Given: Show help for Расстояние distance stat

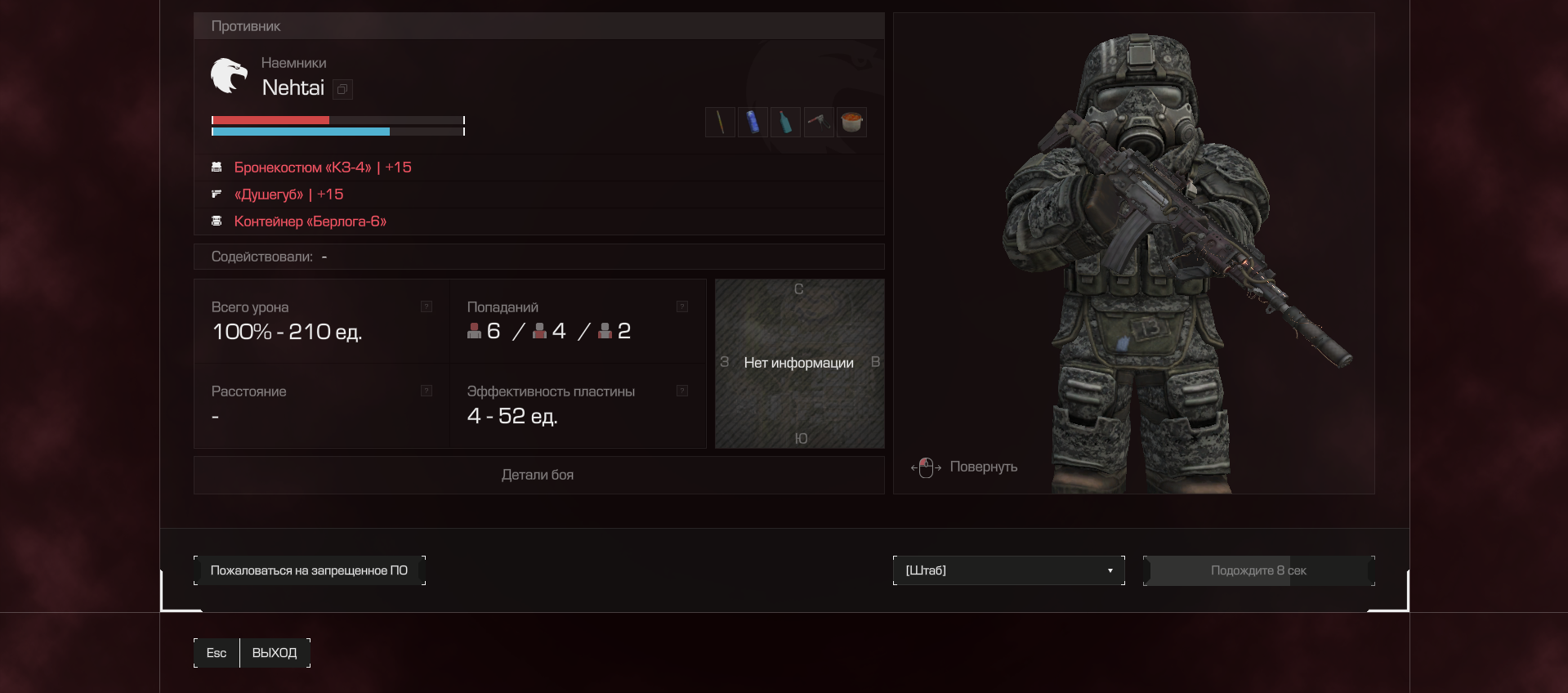Looking at the screenshot, I should pyautogui.click(x=427, y=391).
